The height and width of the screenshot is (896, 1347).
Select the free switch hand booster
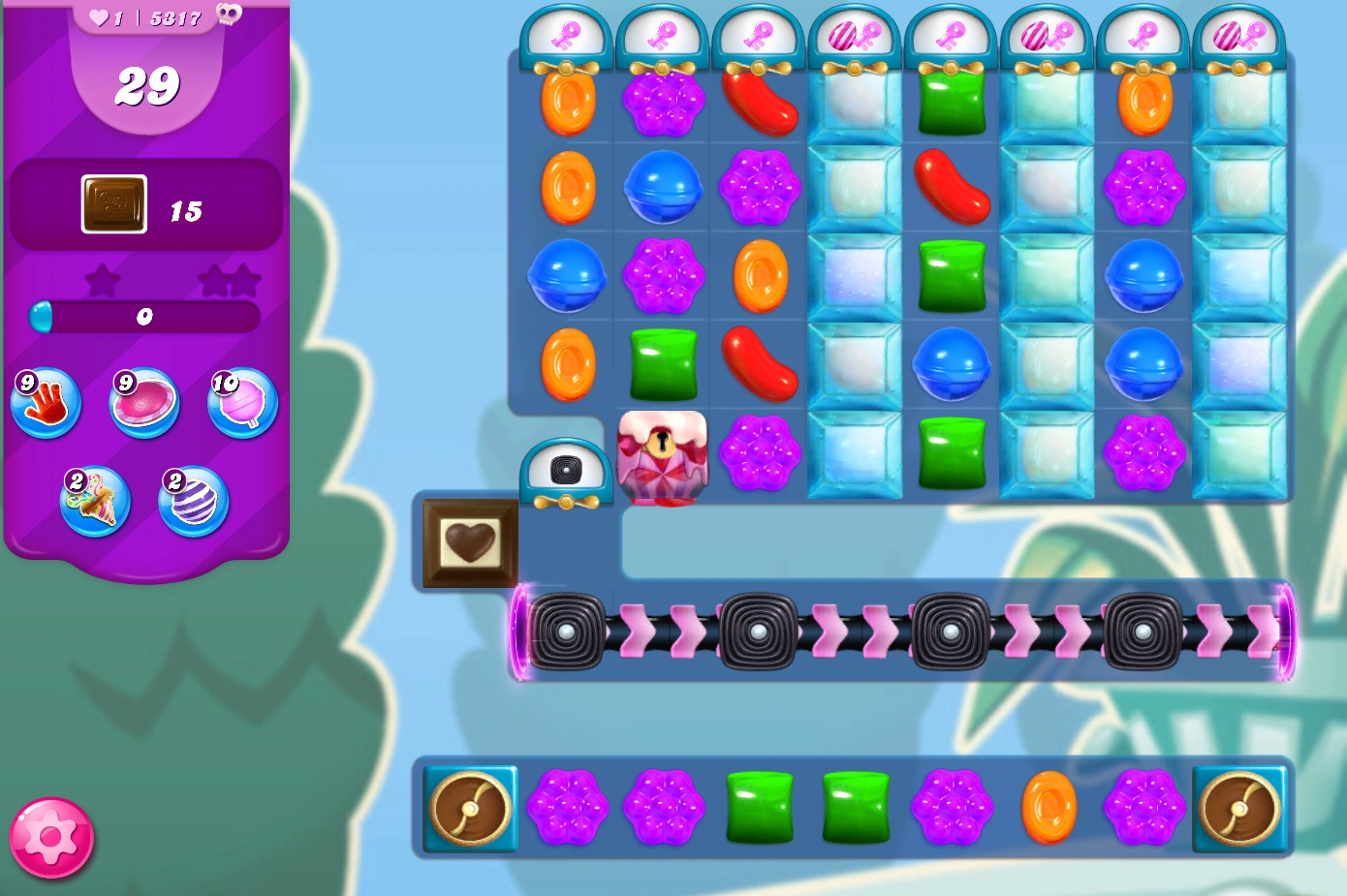45,403
